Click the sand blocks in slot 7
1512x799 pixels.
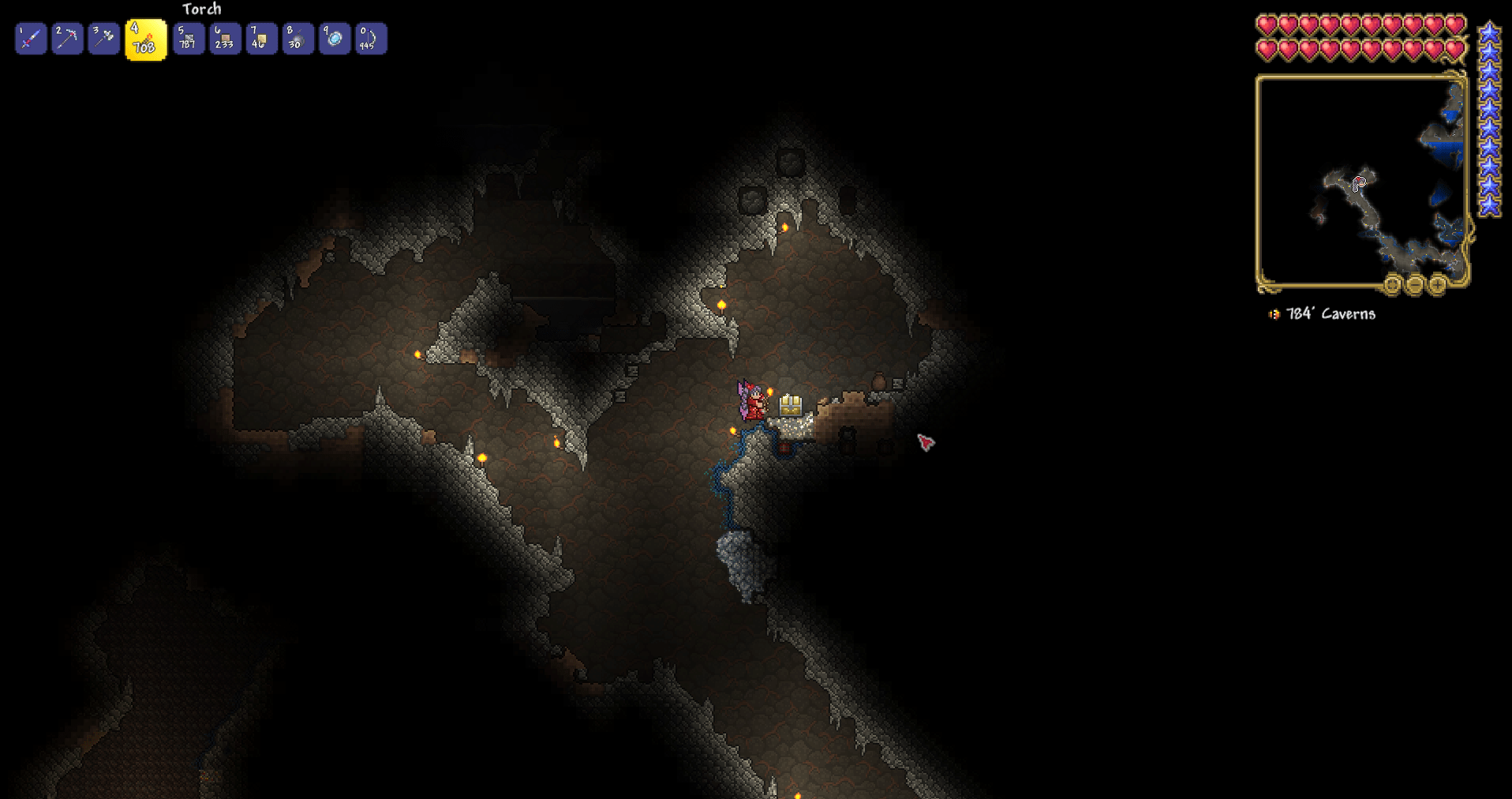[x=260, y=38]
